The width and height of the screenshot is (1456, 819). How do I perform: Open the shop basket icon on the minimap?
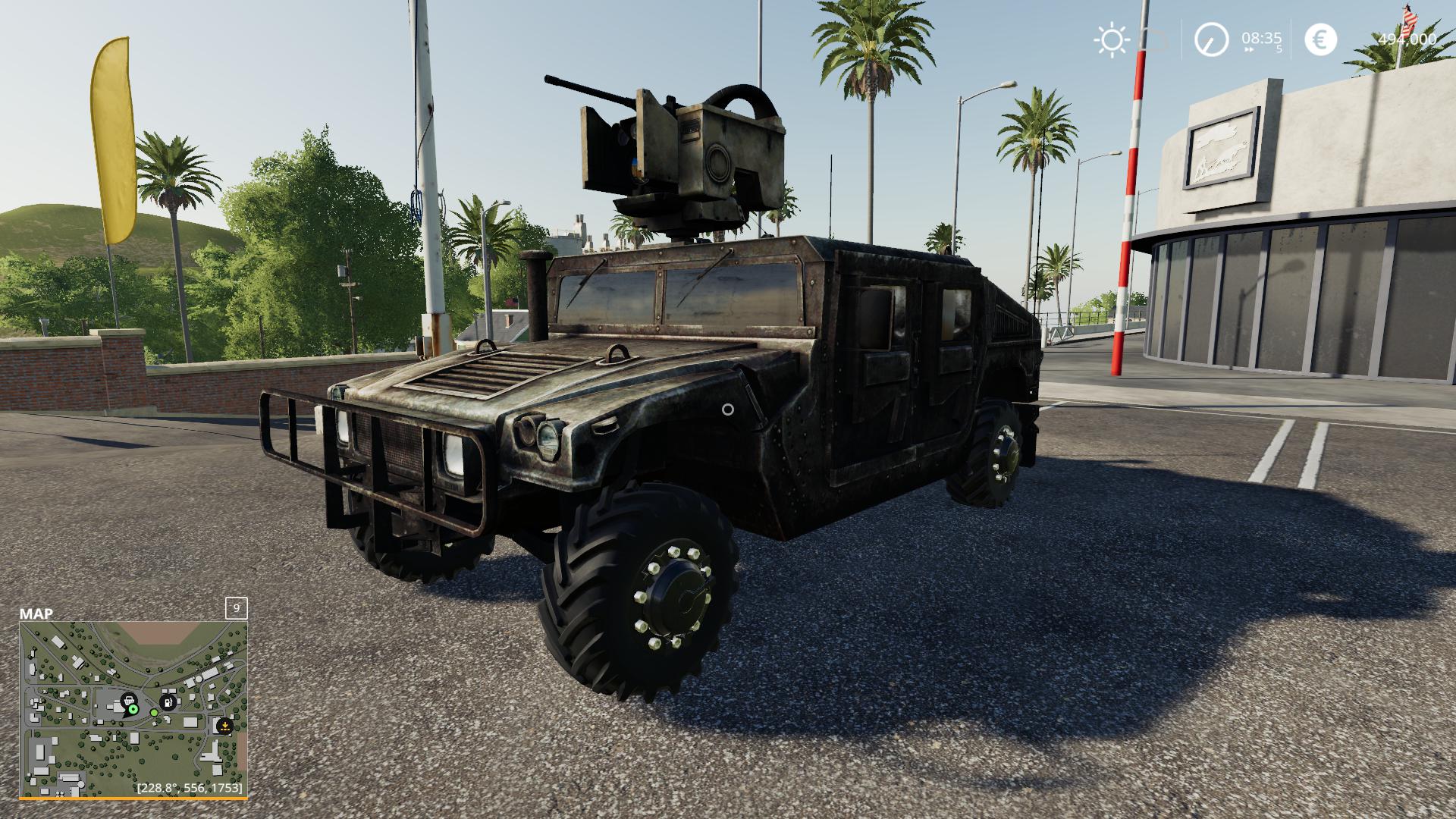[129, 701]
